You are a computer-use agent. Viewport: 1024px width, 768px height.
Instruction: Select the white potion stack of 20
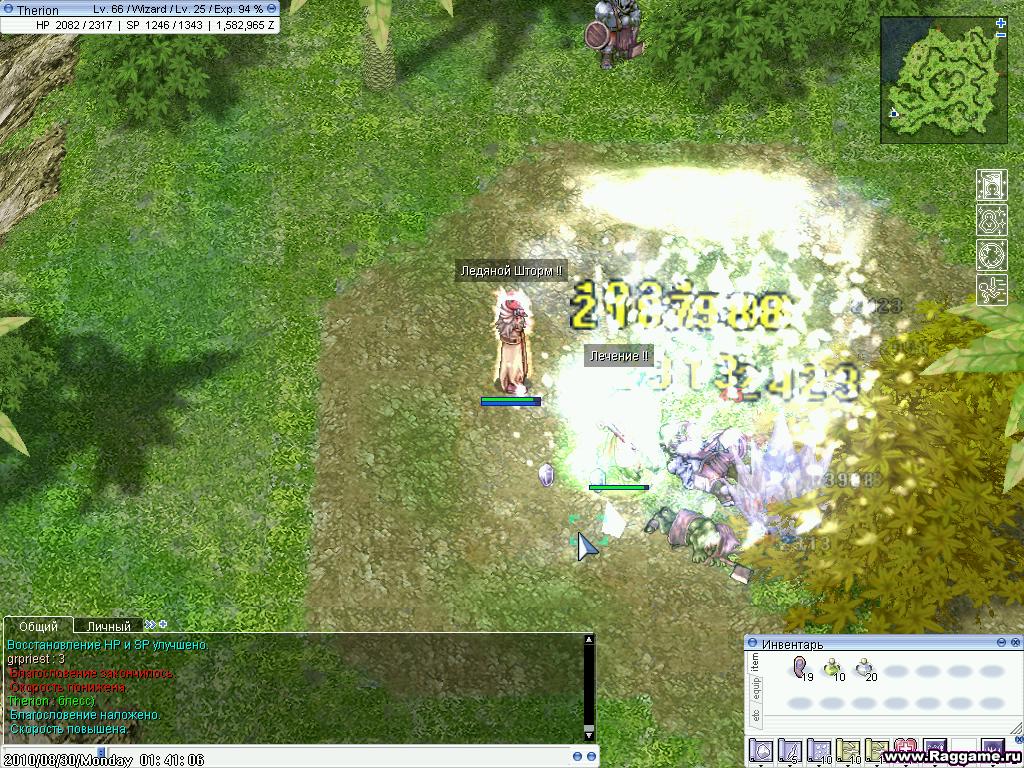[x=864, y=669]
